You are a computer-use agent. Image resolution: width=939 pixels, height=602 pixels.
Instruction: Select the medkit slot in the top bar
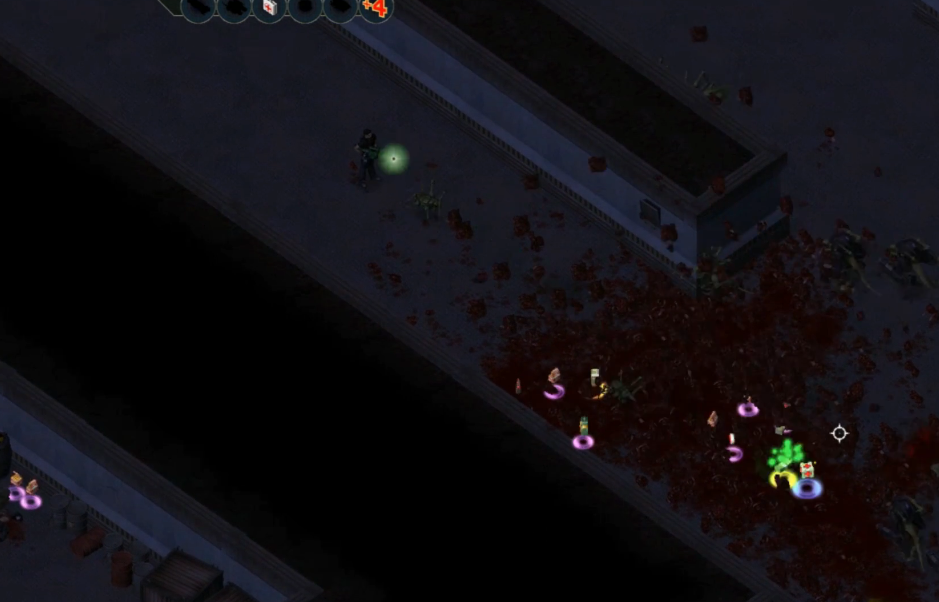coord(269,8)
